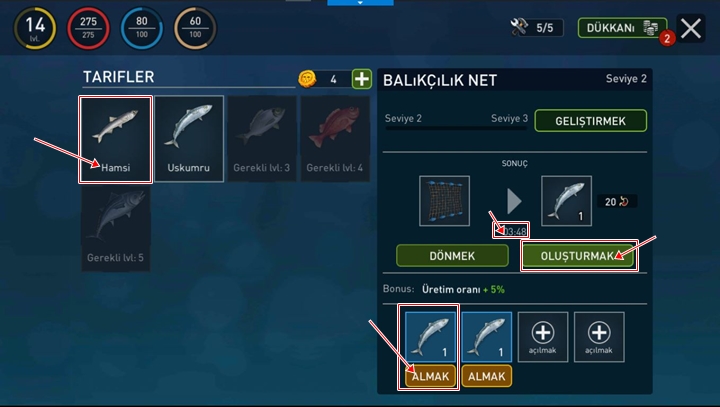Screen dimensions: 720x407
Task: Click the result fish output icon
Action: [x=567, y=200]
